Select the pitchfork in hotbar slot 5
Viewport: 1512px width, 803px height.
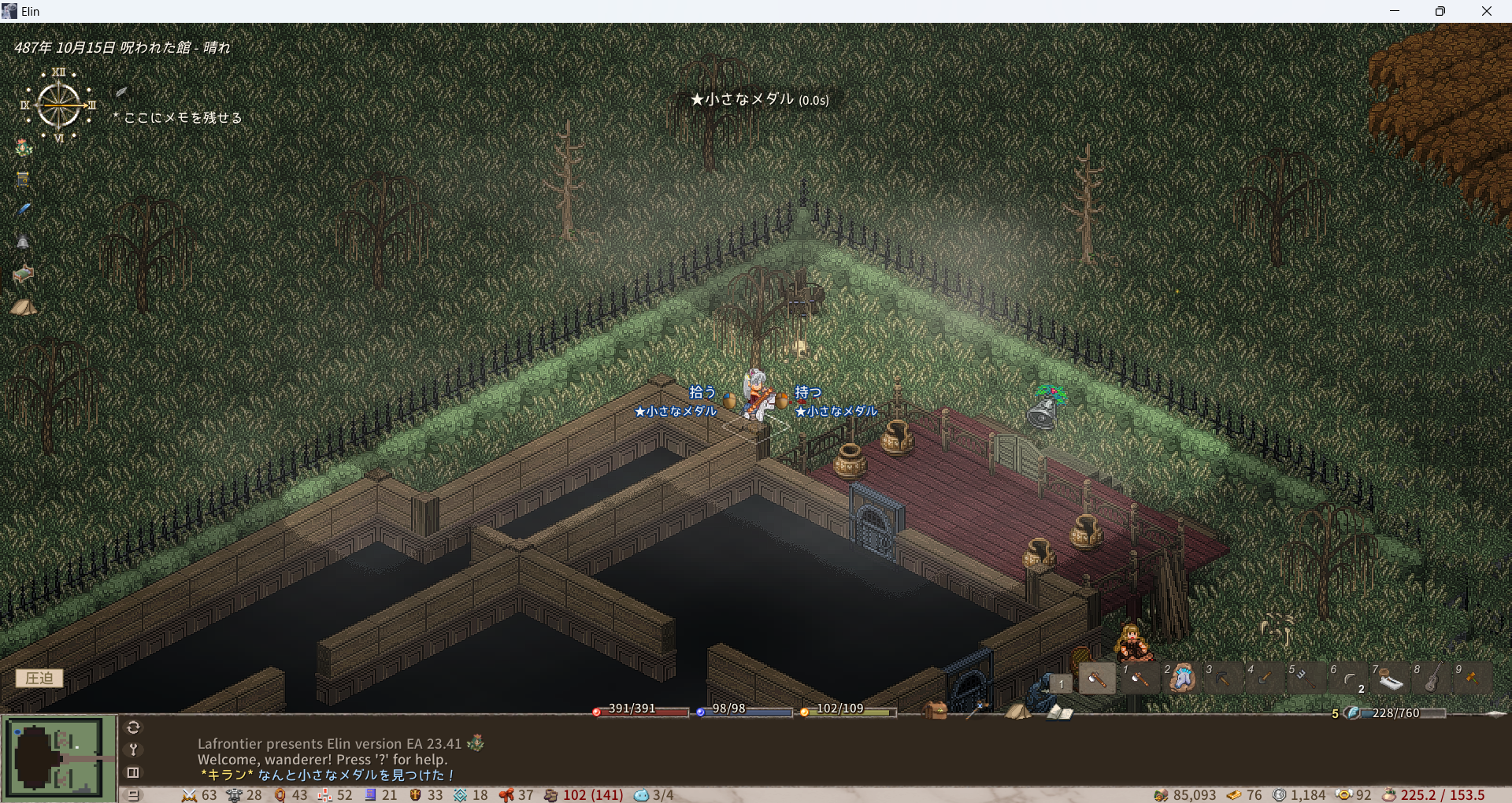coord(1306,678)
